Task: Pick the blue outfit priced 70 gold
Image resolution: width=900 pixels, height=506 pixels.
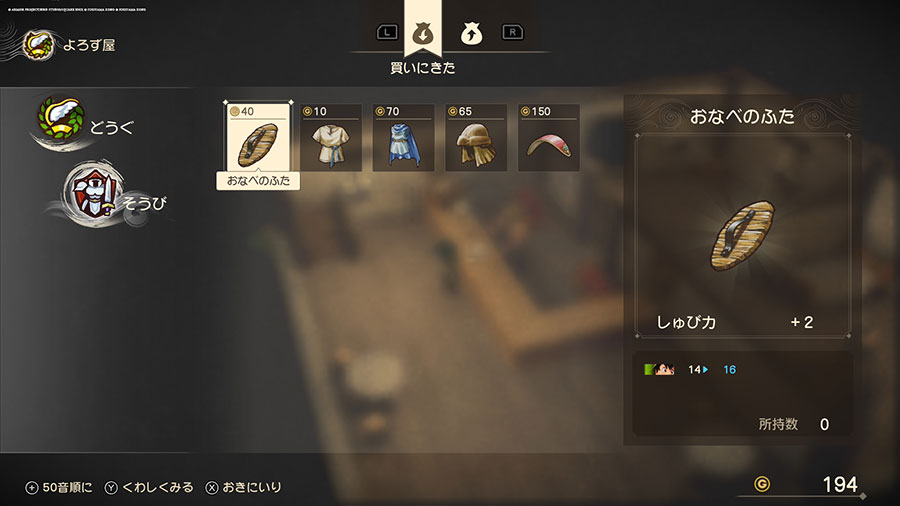Action: 403,139
